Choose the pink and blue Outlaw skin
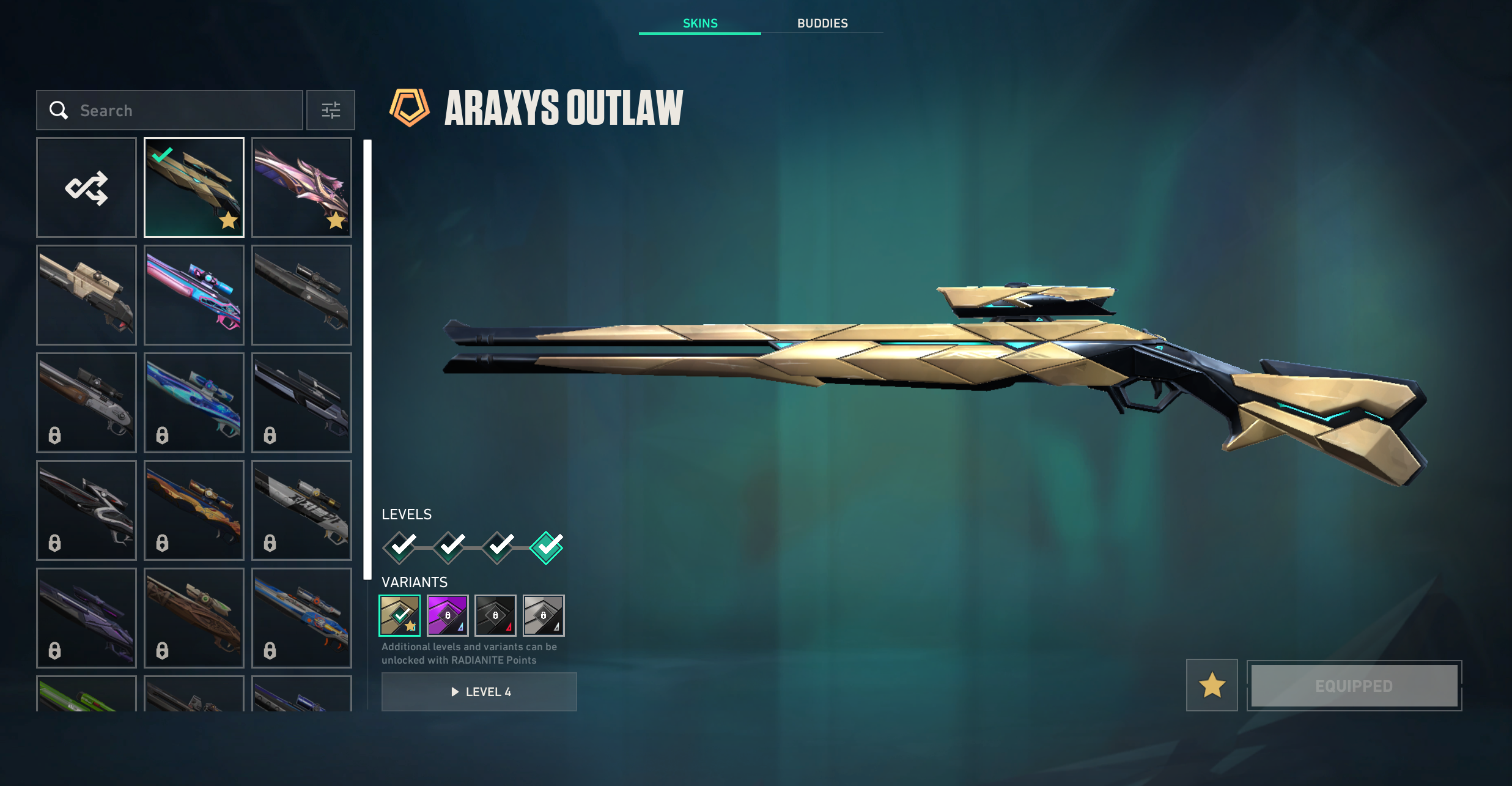The image size is (1512, 786). (194, 295)
